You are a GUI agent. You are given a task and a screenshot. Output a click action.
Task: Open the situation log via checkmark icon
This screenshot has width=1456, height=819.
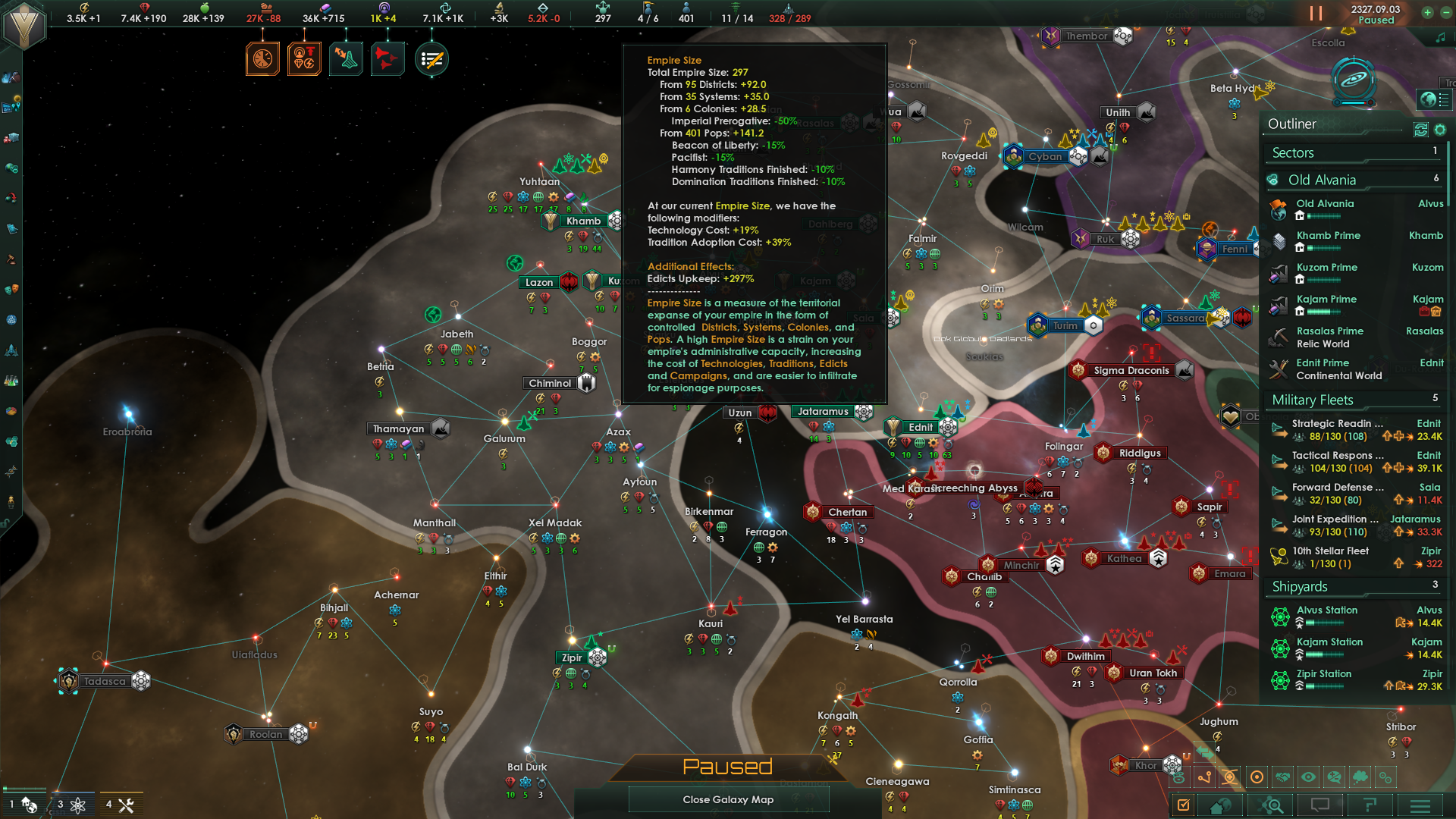click(x=1183, y=805)
